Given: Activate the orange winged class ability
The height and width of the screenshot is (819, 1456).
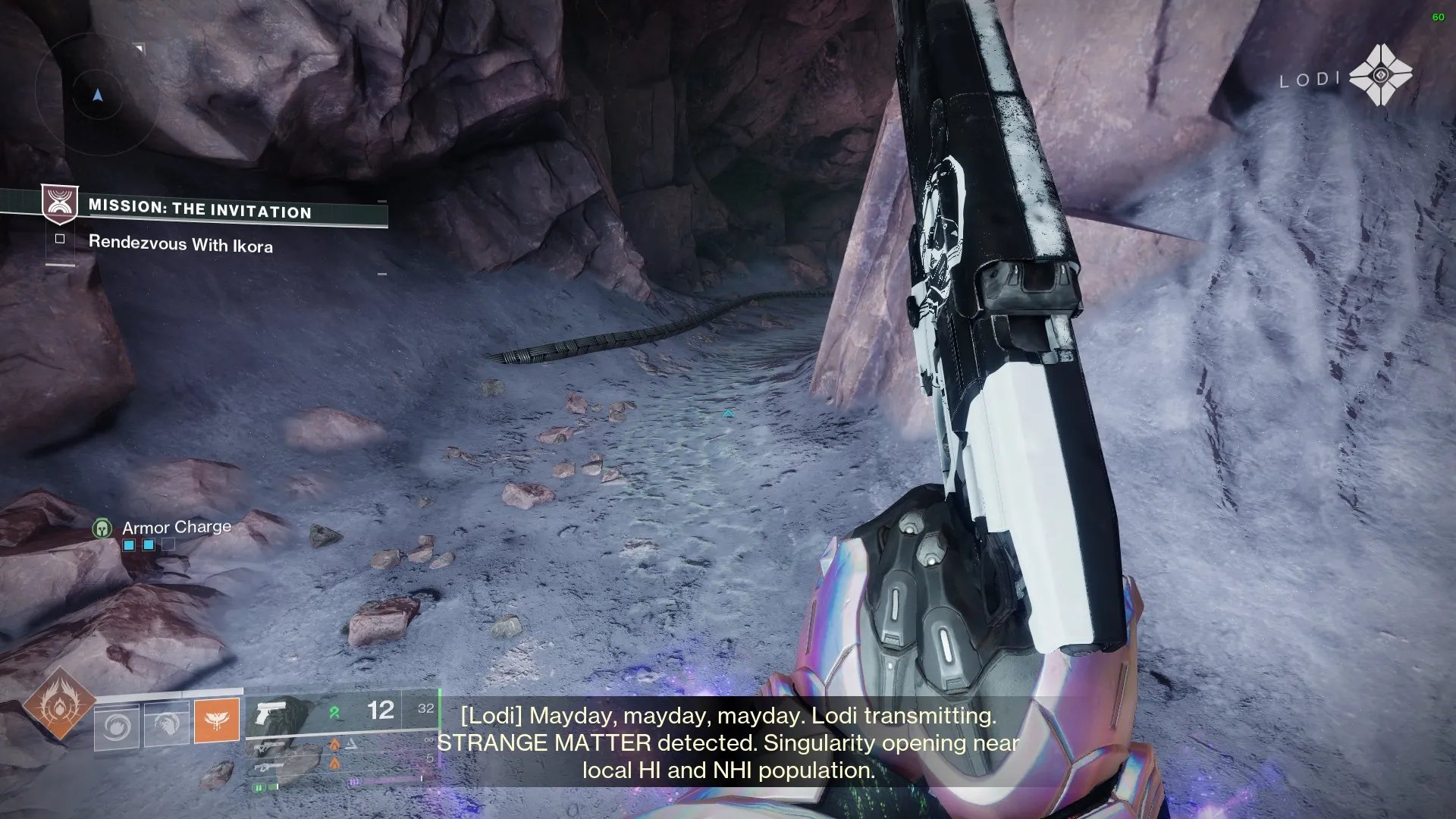Looking at the screenshot, I should tap(217, 720).
